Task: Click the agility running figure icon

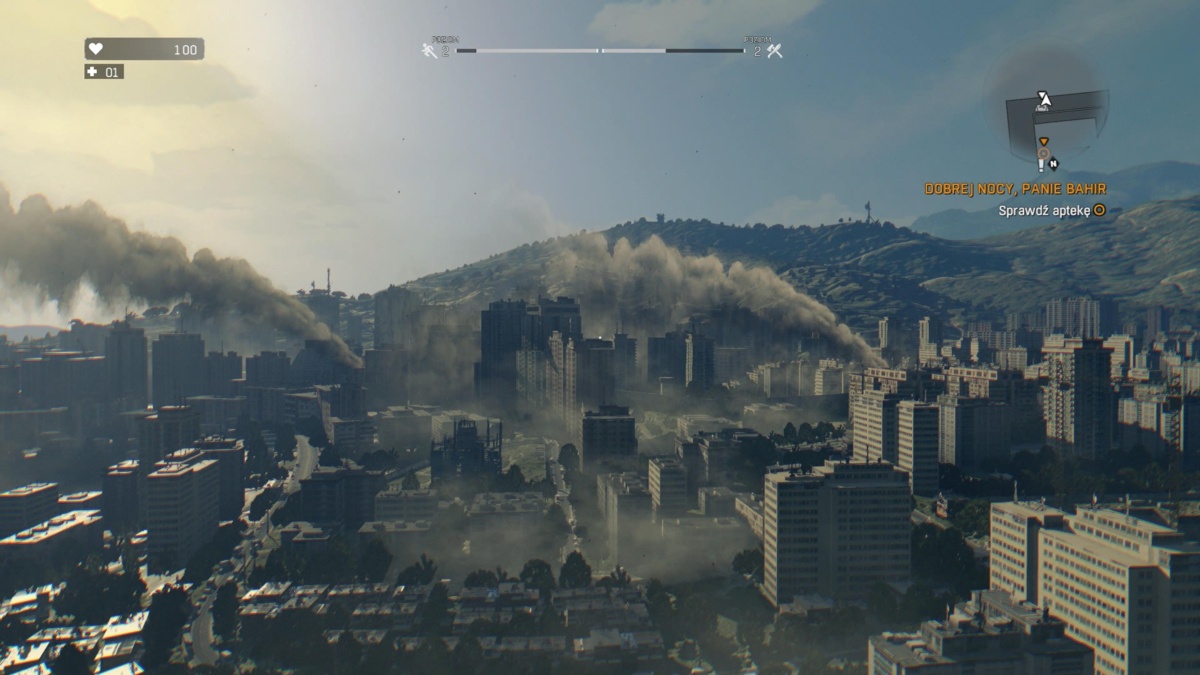Action: [430, 50]
